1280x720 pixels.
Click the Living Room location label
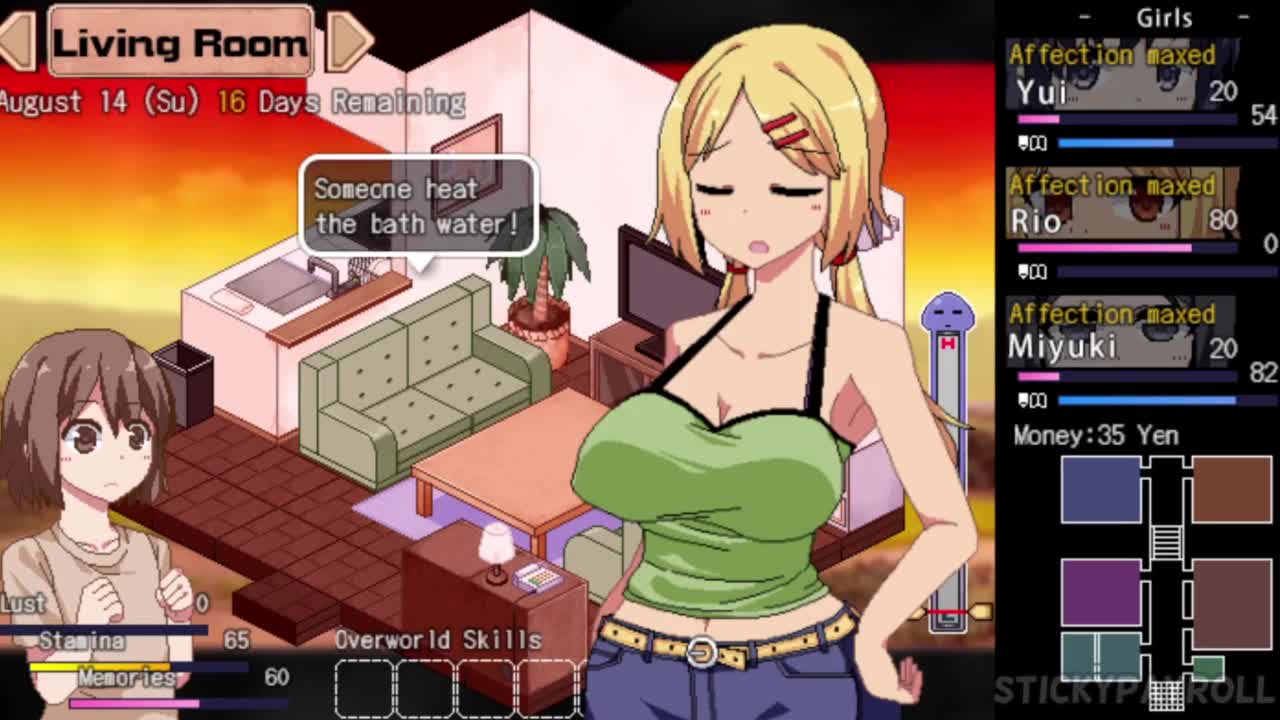click(180, 42)
